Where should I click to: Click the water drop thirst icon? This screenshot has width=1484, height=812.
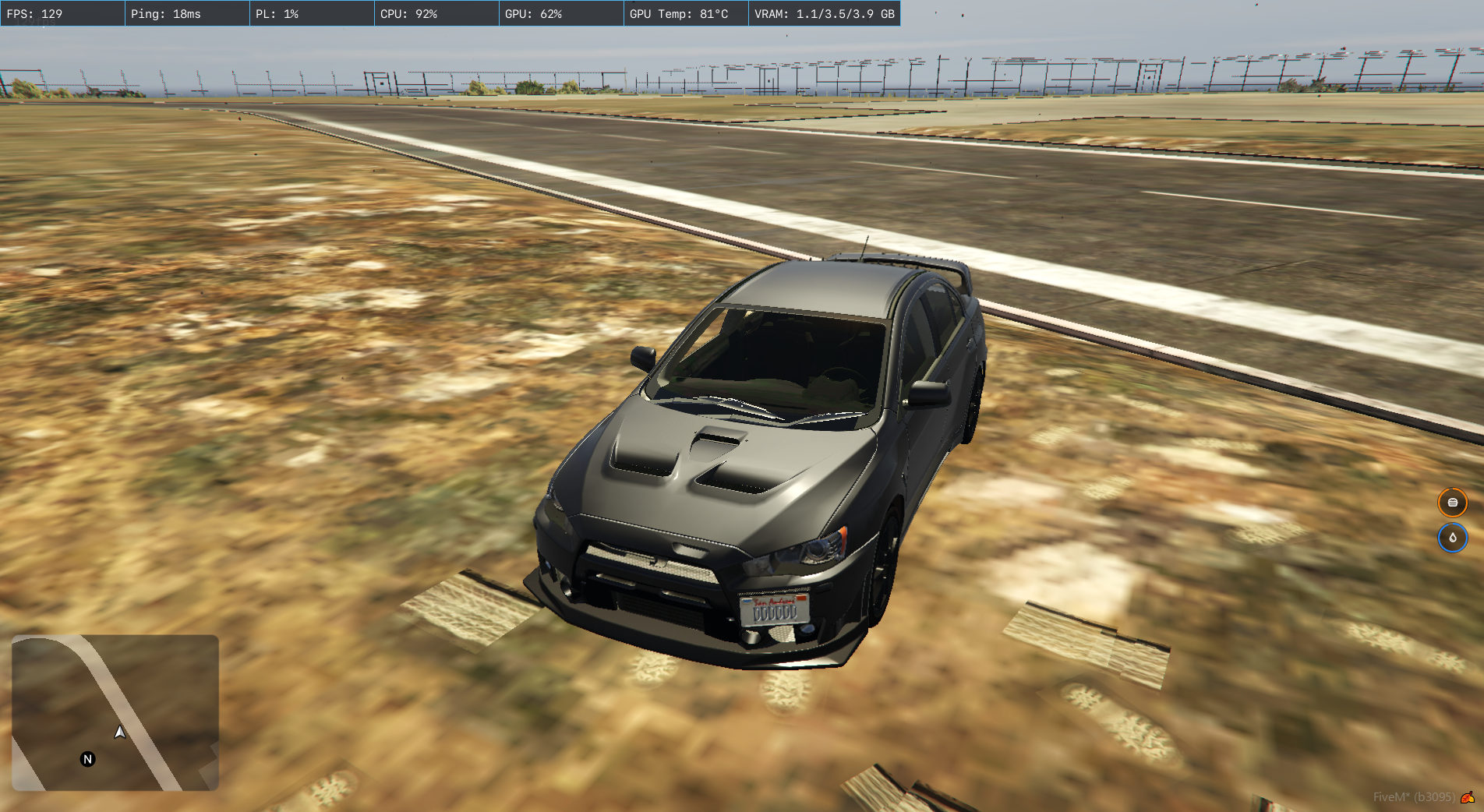point(1452,538)
